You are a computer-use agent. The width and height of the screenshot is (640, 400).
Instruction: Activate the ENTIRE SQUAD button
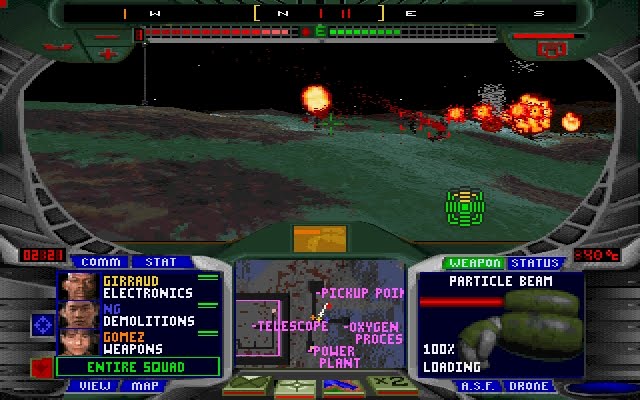pos(135,367)
